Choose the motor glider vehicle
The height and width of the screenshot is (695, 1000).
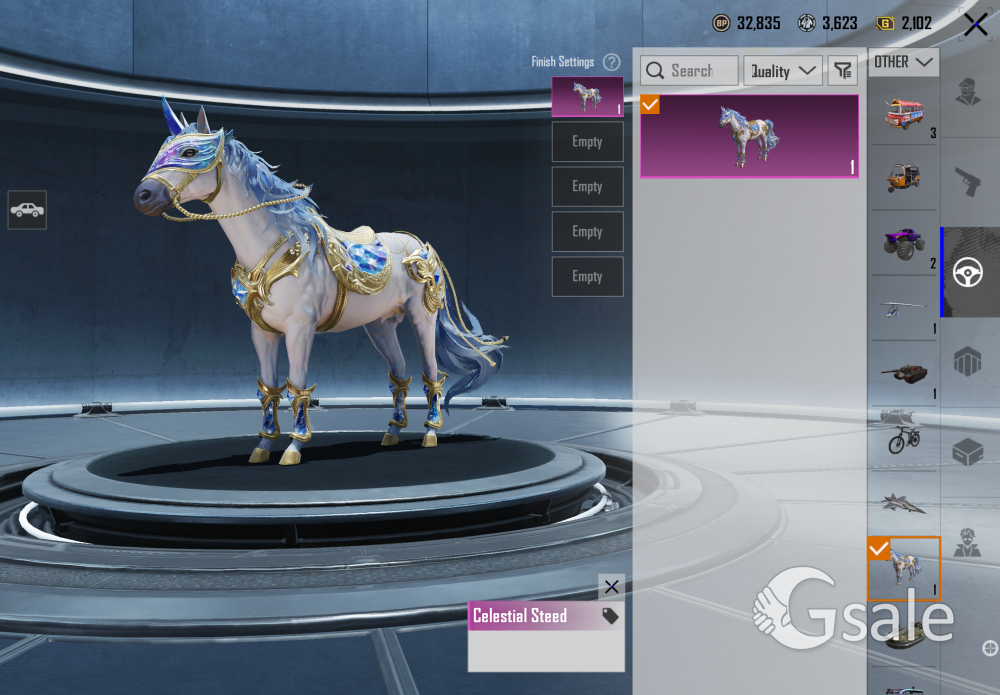(x=903, y=308)
